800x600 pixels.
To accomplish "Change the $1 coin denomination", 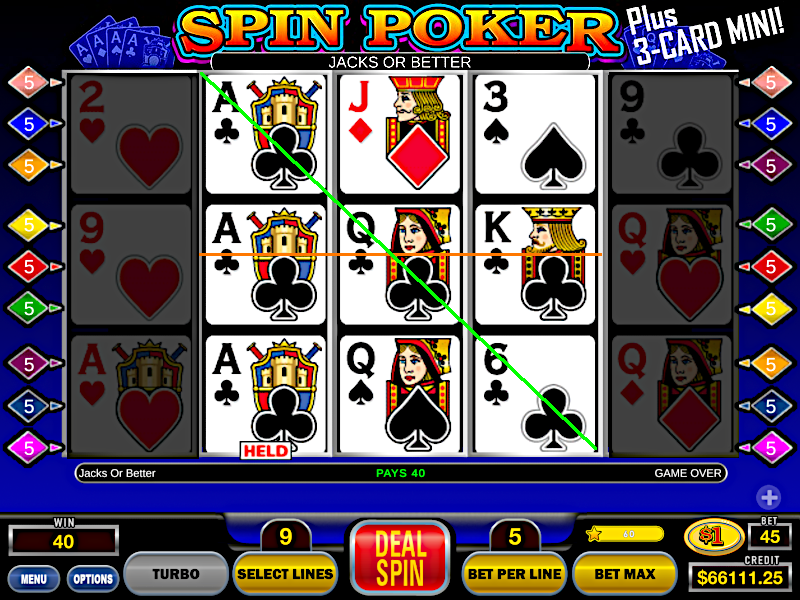I will pyautogui.click(x=714, y=538).
